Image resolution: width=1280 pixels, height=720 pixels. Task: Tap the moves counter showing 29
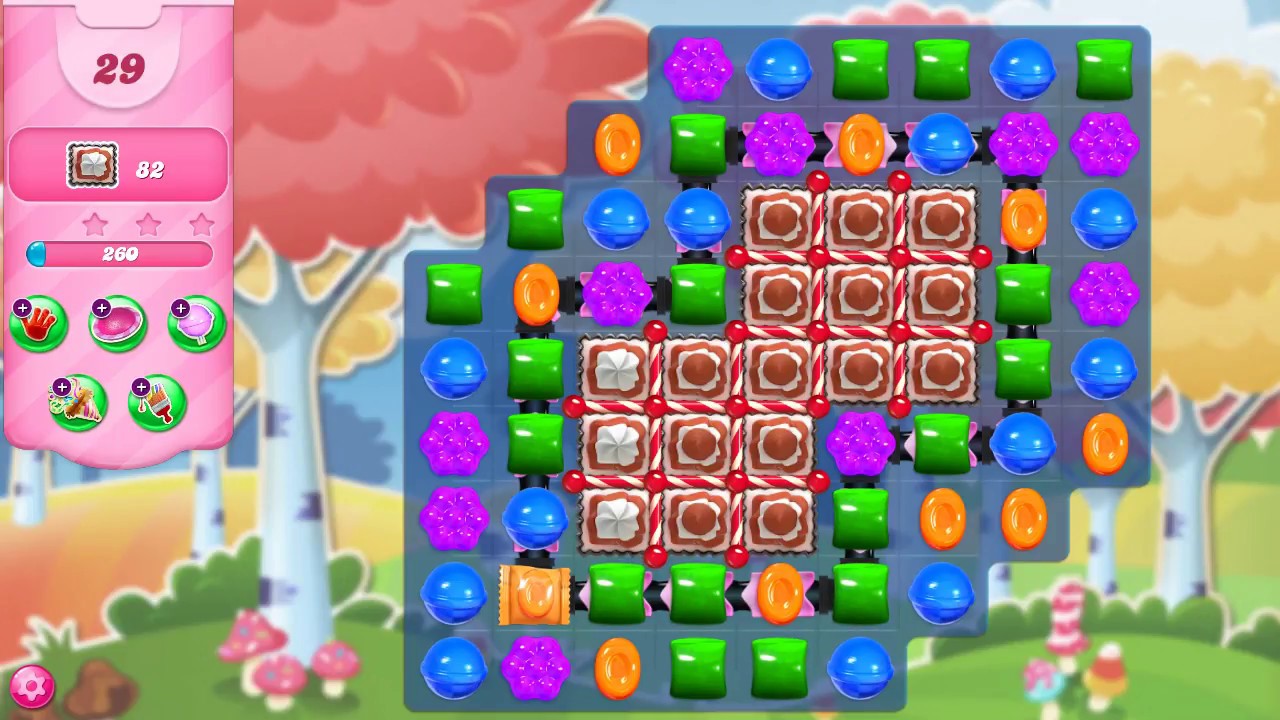click(x=118, y=68)
